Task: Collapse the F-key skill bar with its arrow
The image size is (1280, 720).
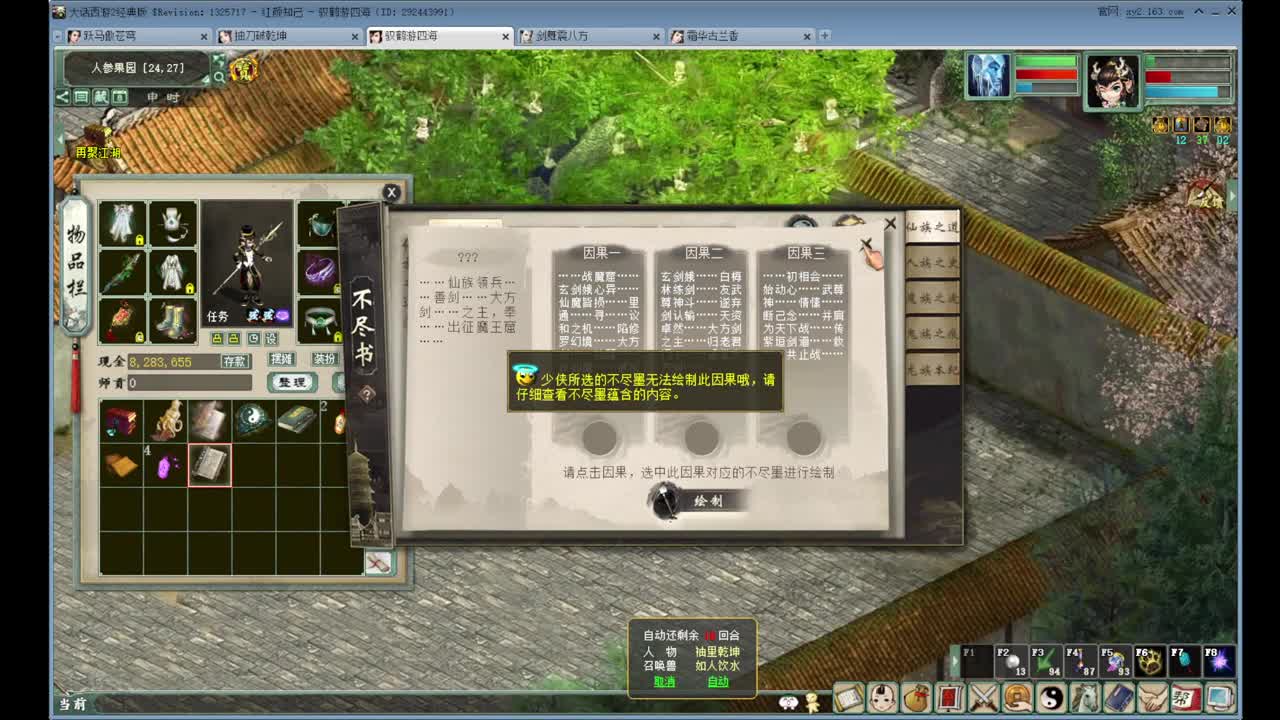Action: pos(954,659)
